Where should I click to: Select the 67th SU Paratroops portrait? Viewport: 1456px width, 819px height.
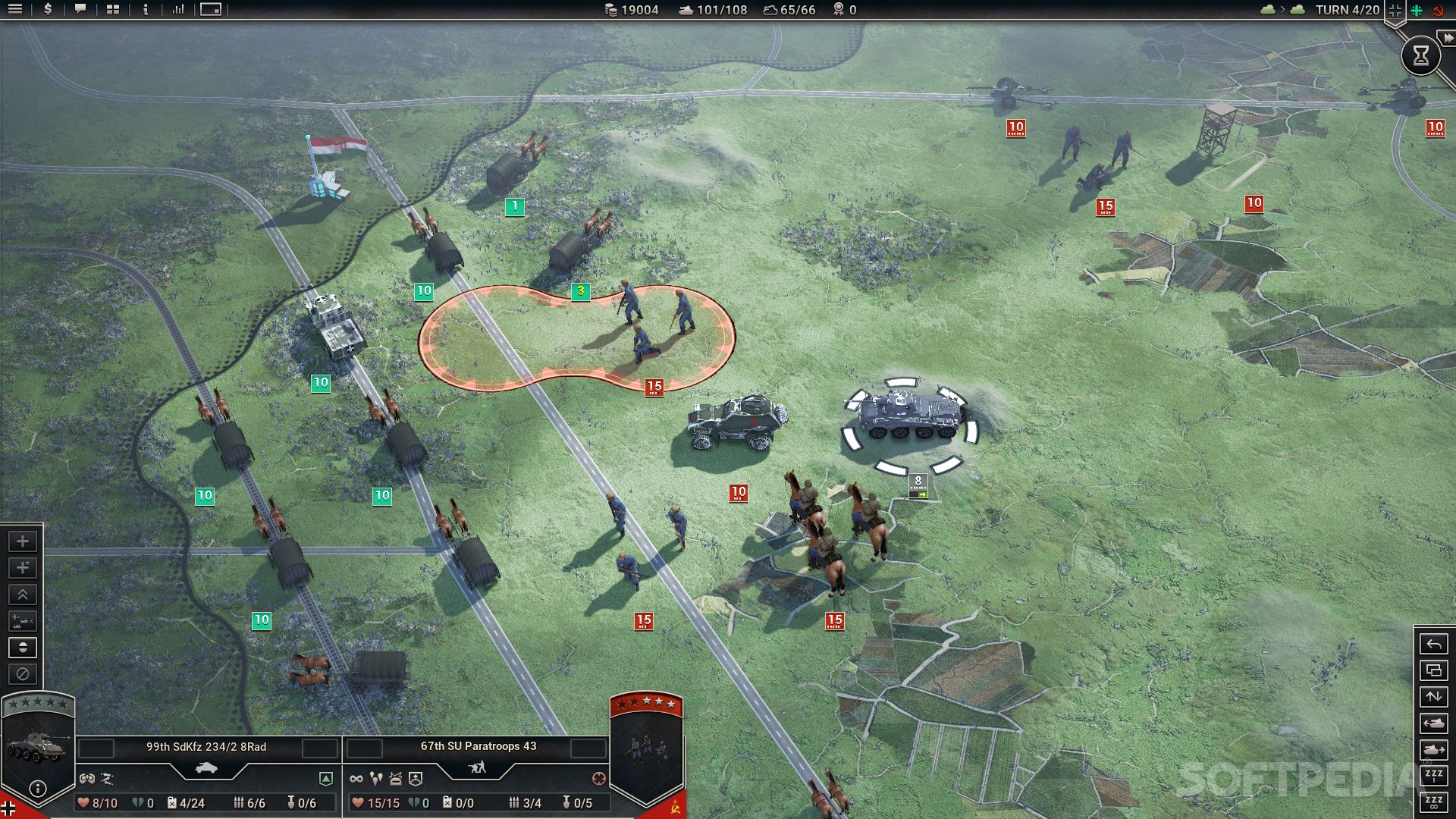click(646, 751)
